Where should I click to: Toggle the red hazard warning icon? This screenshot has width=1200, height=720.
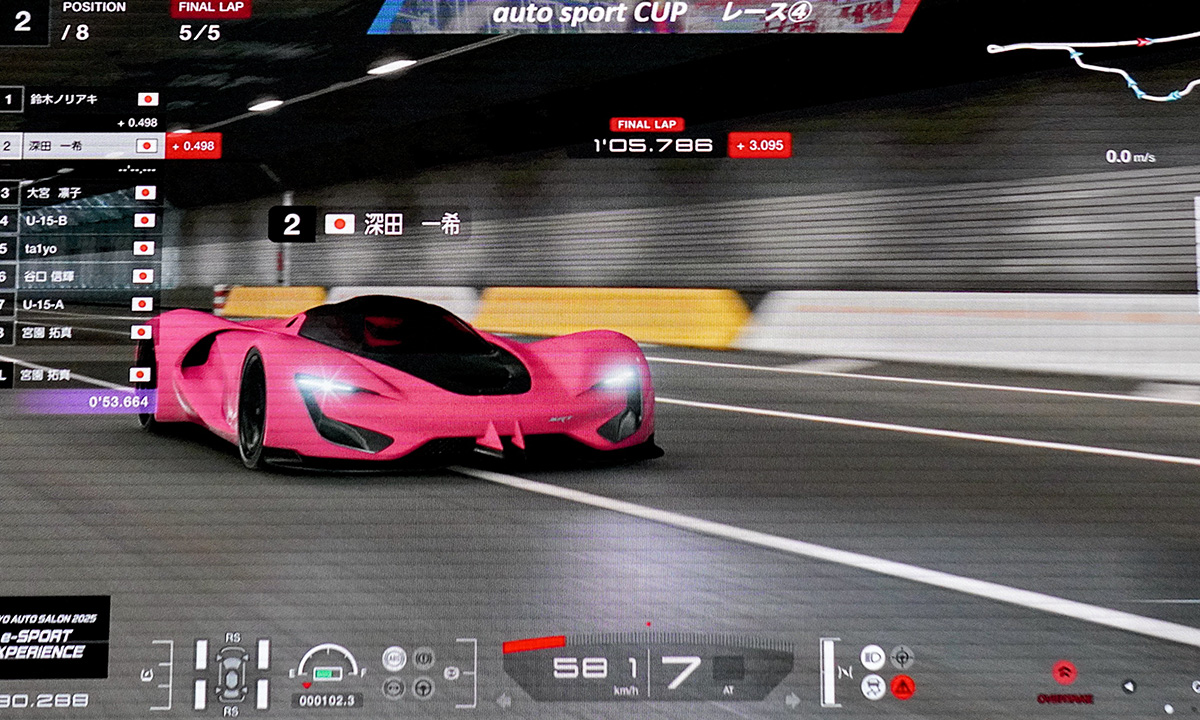[903, 687]
